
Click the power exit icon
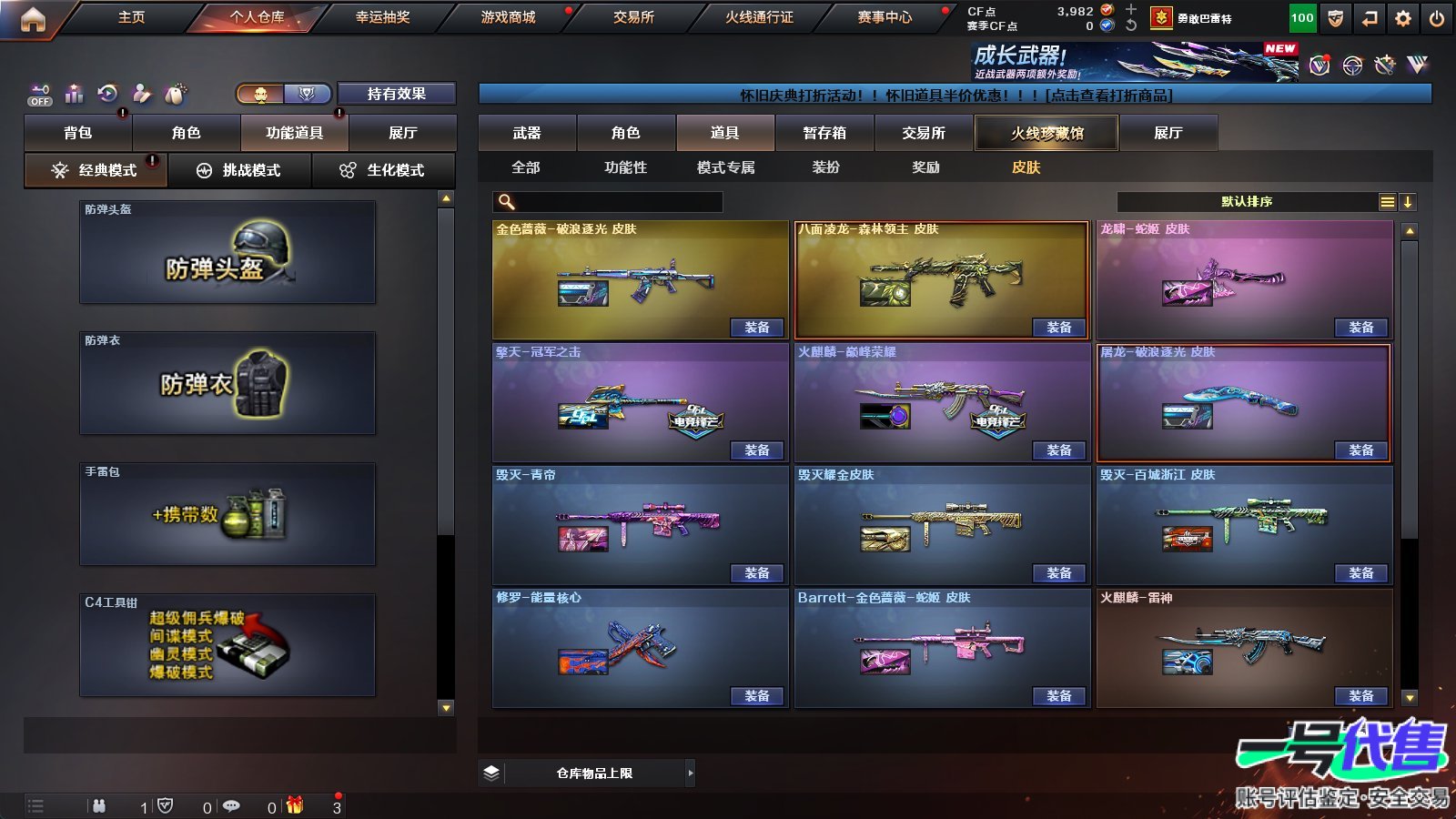tap(1437, 18)
